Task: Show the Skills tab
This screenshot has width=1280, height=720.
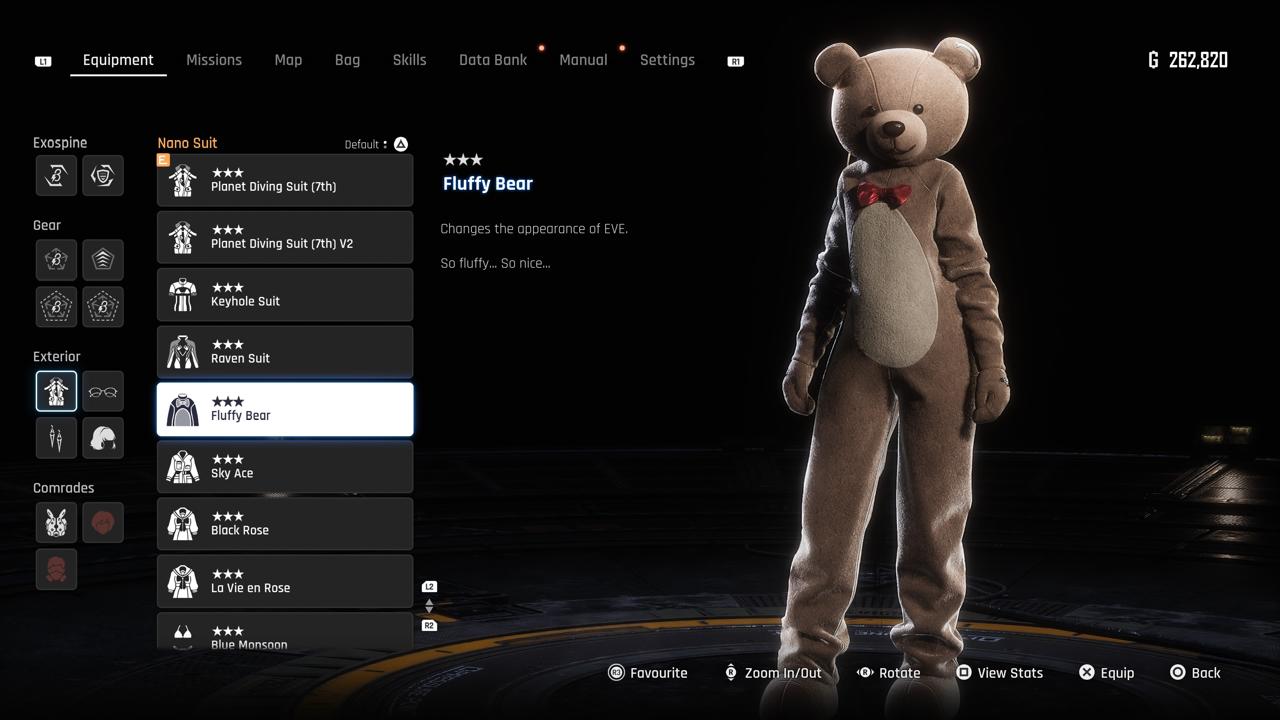Action: [409, 60]
